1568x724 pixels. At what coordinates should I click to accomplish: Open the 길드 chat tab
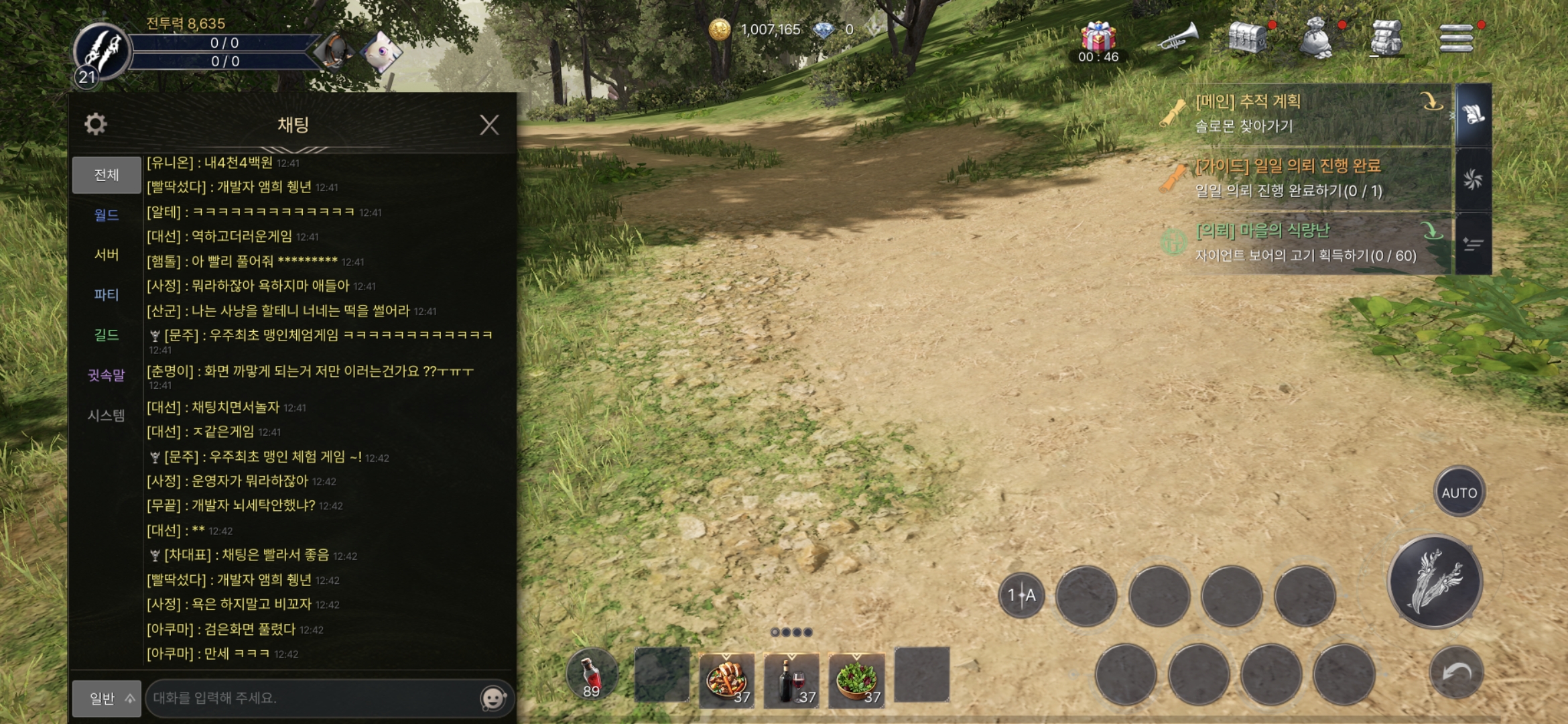[107, 335]
